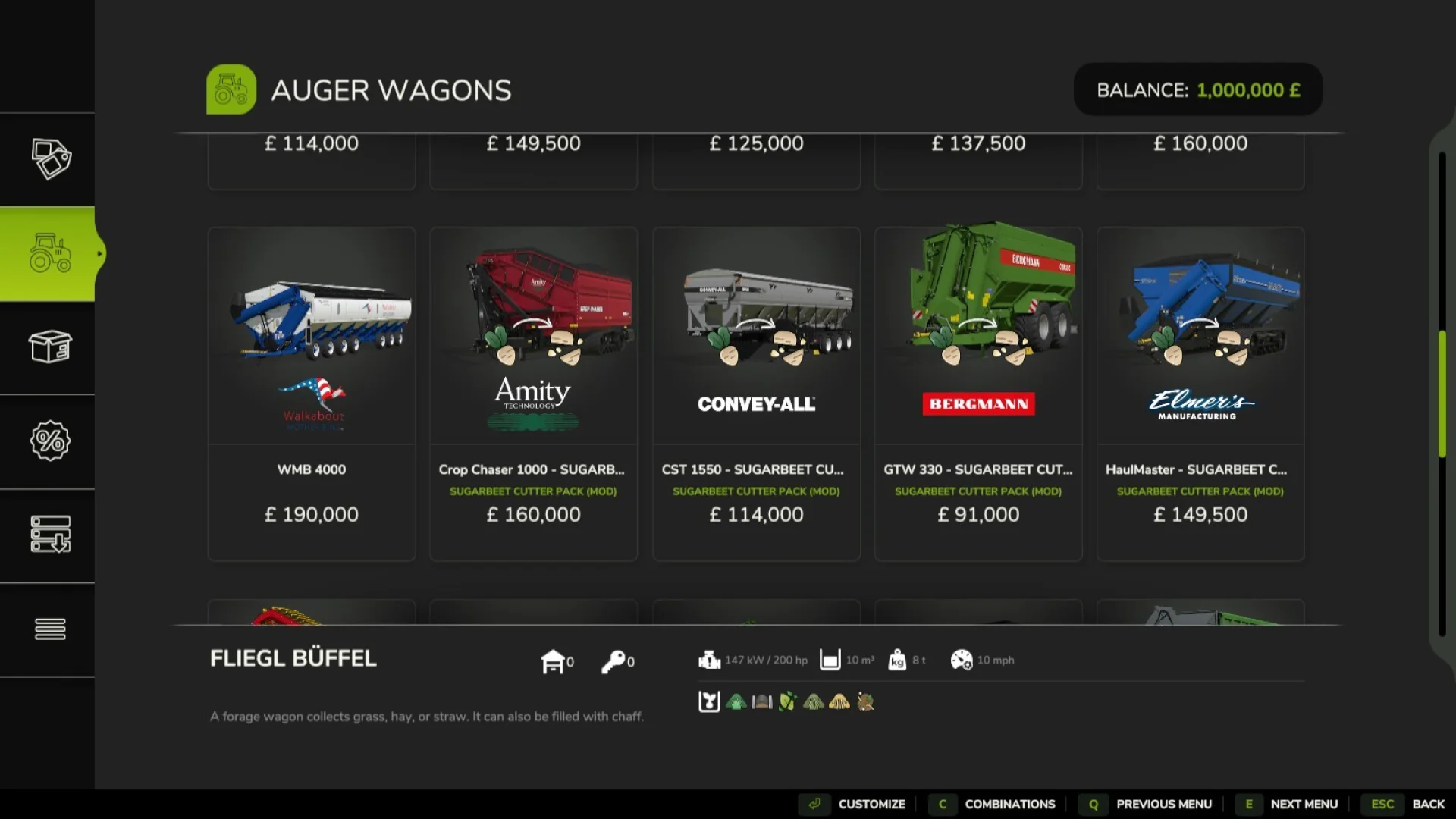
Task: Click the engine icon showing 147 kW
Action: click(708, 661)
